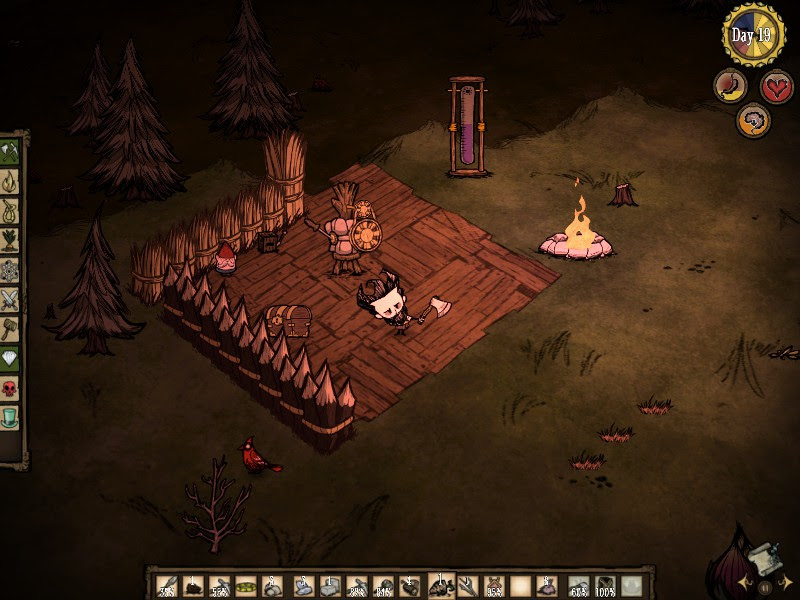The width and height of the screenshot is (800, 600).
Task: Select the Science atom crafting tab
Action: 10,270
